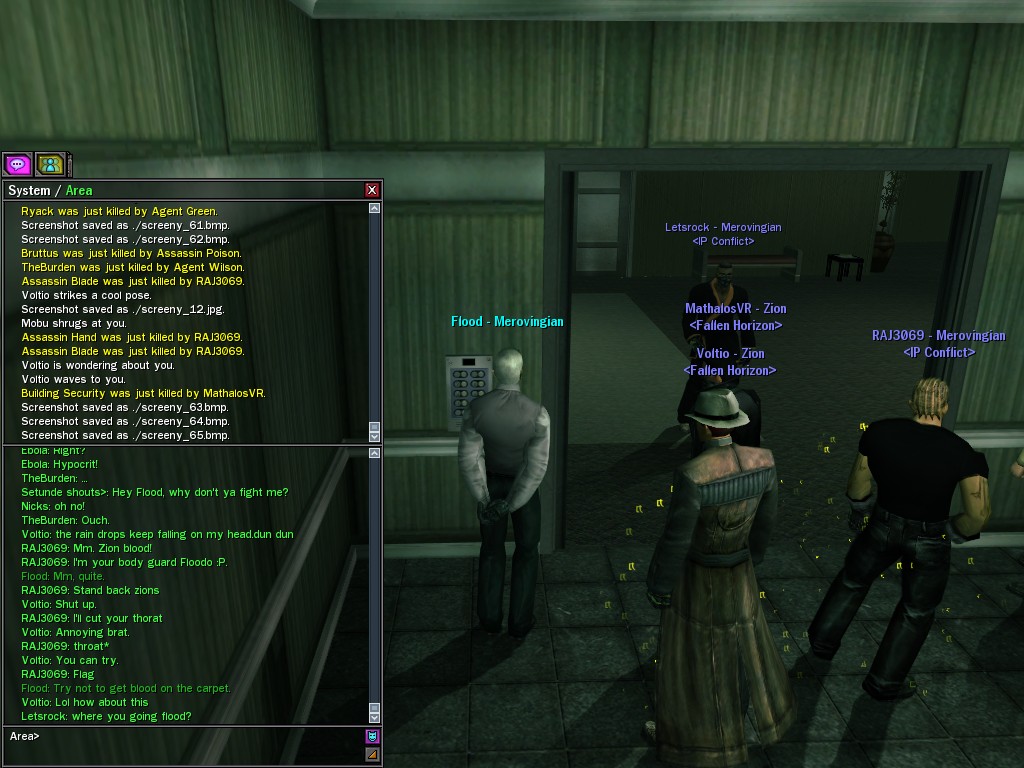Screen dimensions: 1024x768
Task: Open the pink speech bubble chat tab
Action: pos(17,164)
